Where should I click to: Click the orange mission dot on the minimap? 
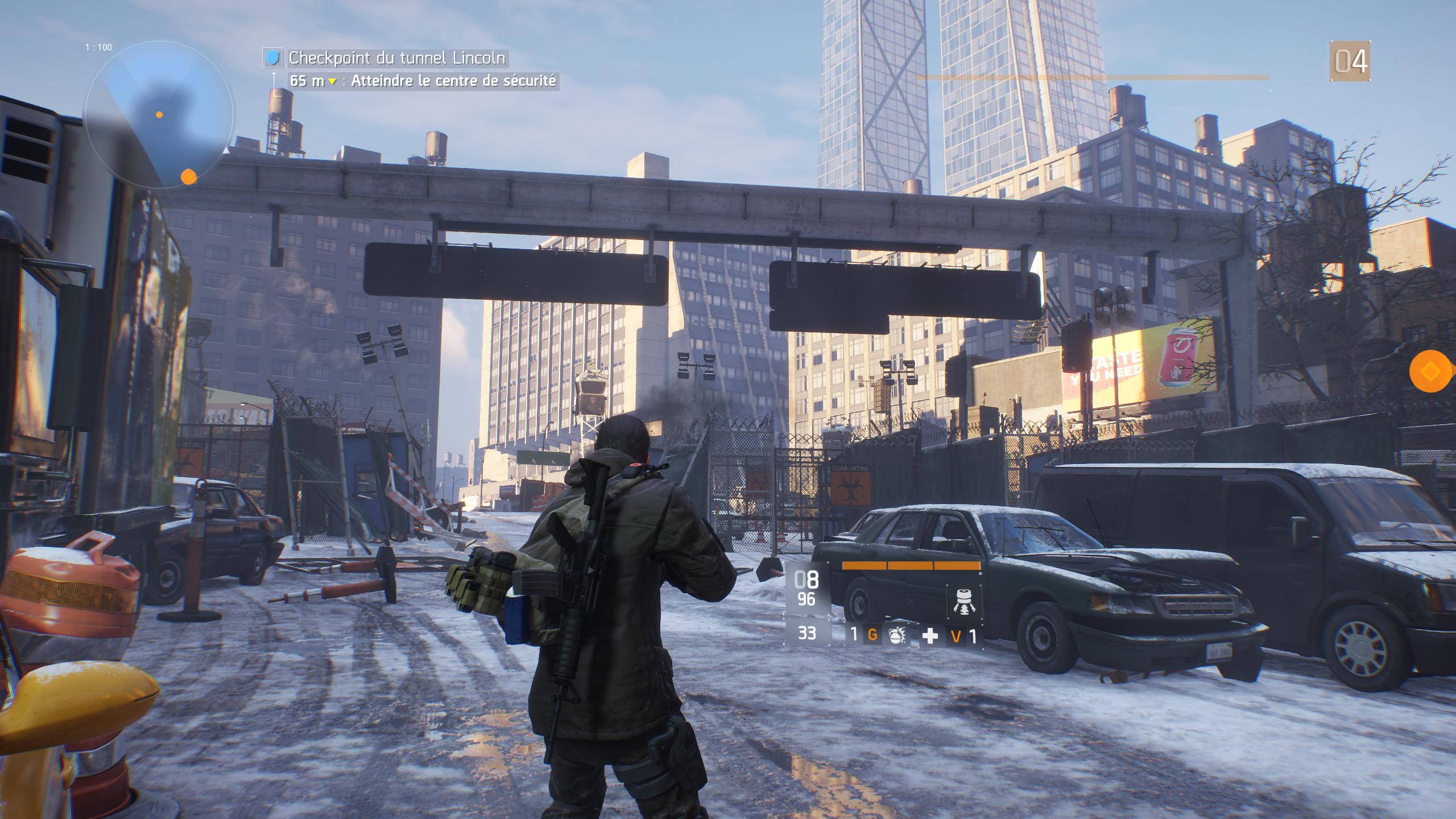tap(189, 176)
